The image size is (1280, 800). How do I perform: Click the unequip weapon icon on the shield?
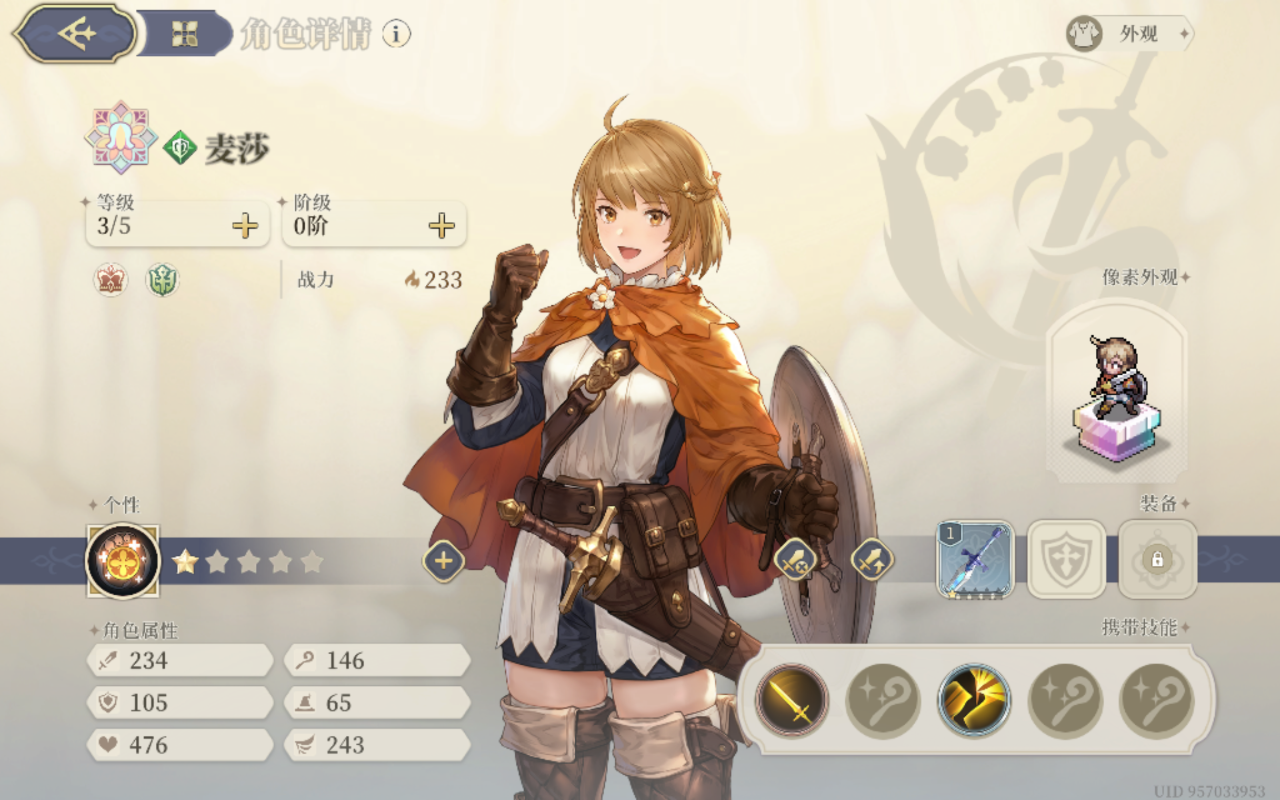tap(795, 561)
